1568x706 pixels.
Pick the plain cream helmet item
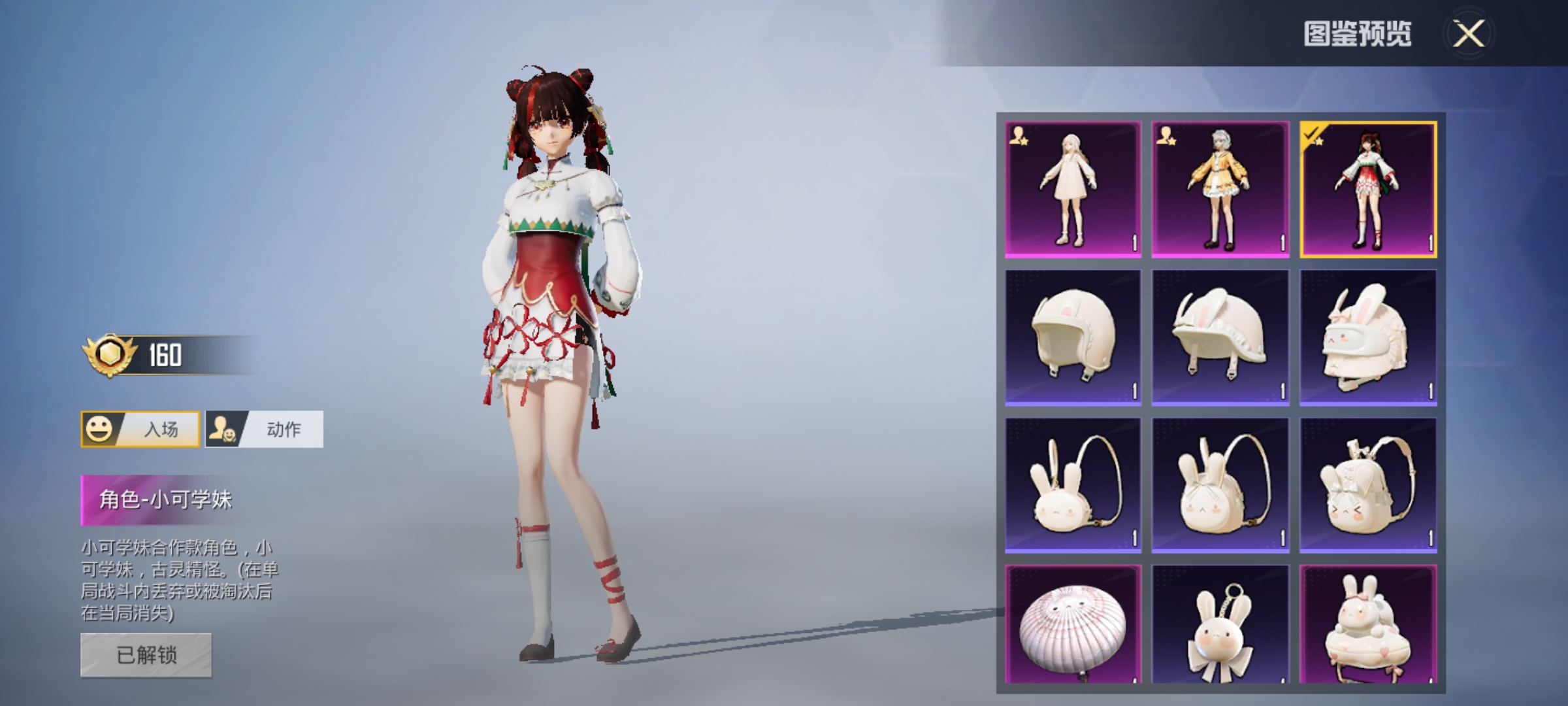point(1073,337)
